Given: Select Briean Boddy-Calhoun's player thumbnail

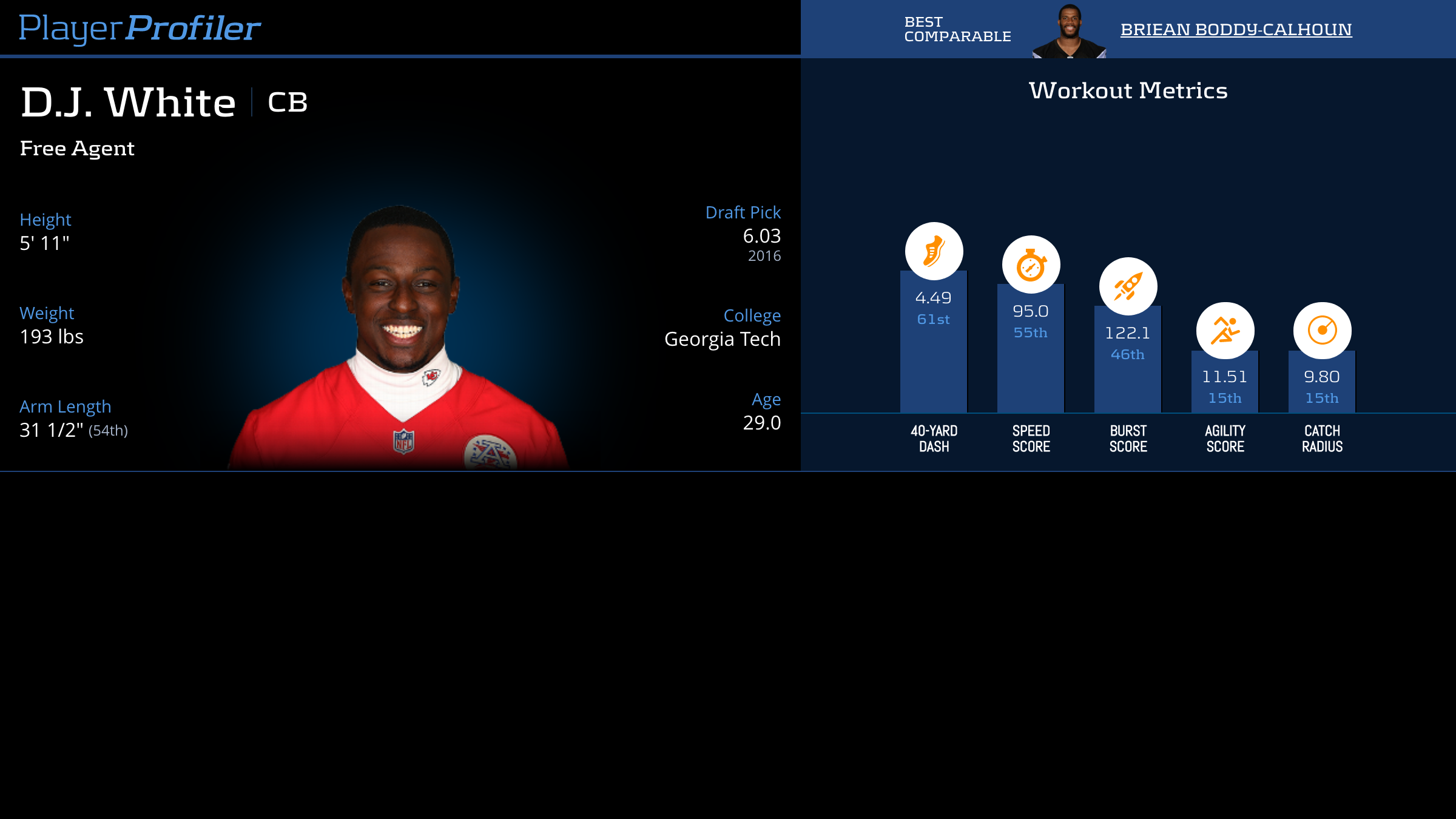Looking at the screenshot, I should 1069,32.
